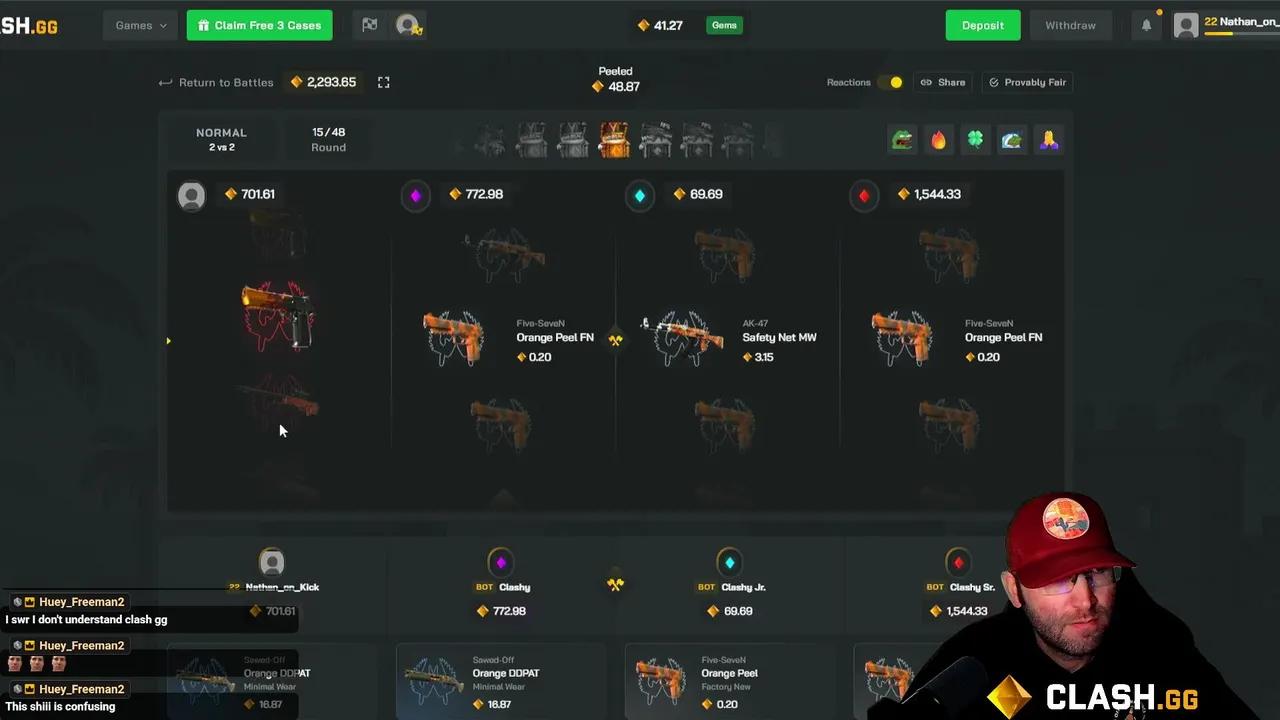This screenshot has width=1280, height=720.
Task: Expand the Gems currency selector
Action: pyautogui.click(x=723, y=24)
